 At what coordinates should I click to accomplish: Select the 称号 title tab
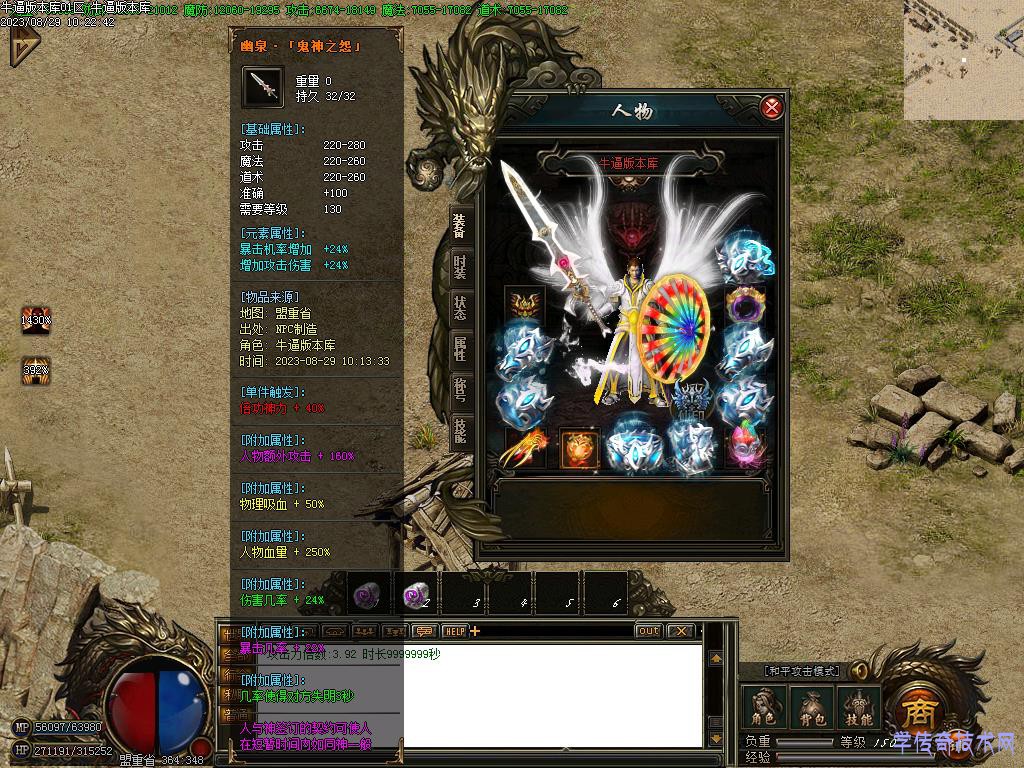coord(460,390)
